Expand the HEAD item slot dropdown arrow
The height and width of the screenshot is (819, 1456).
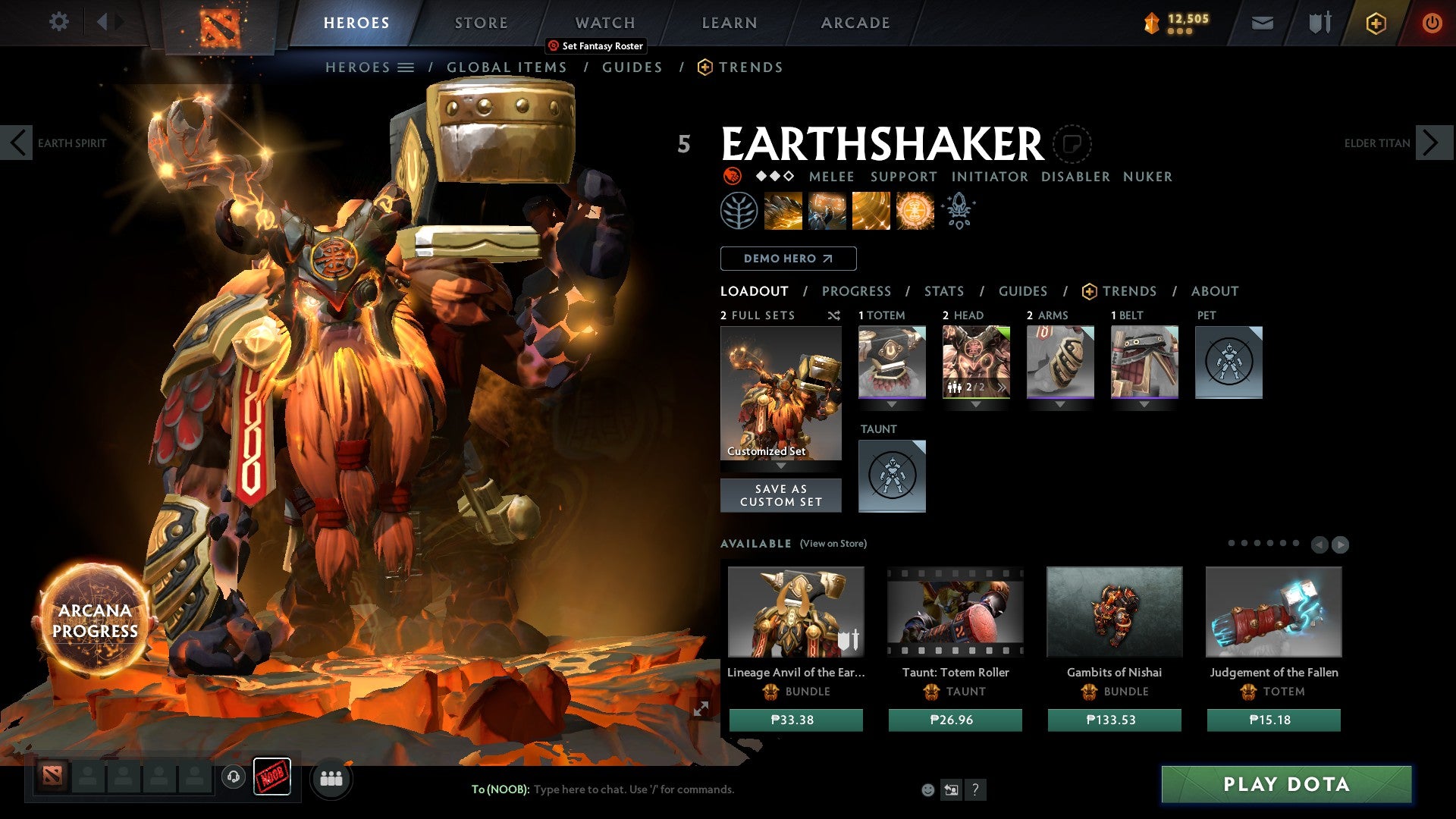click(x=976, y=404)
